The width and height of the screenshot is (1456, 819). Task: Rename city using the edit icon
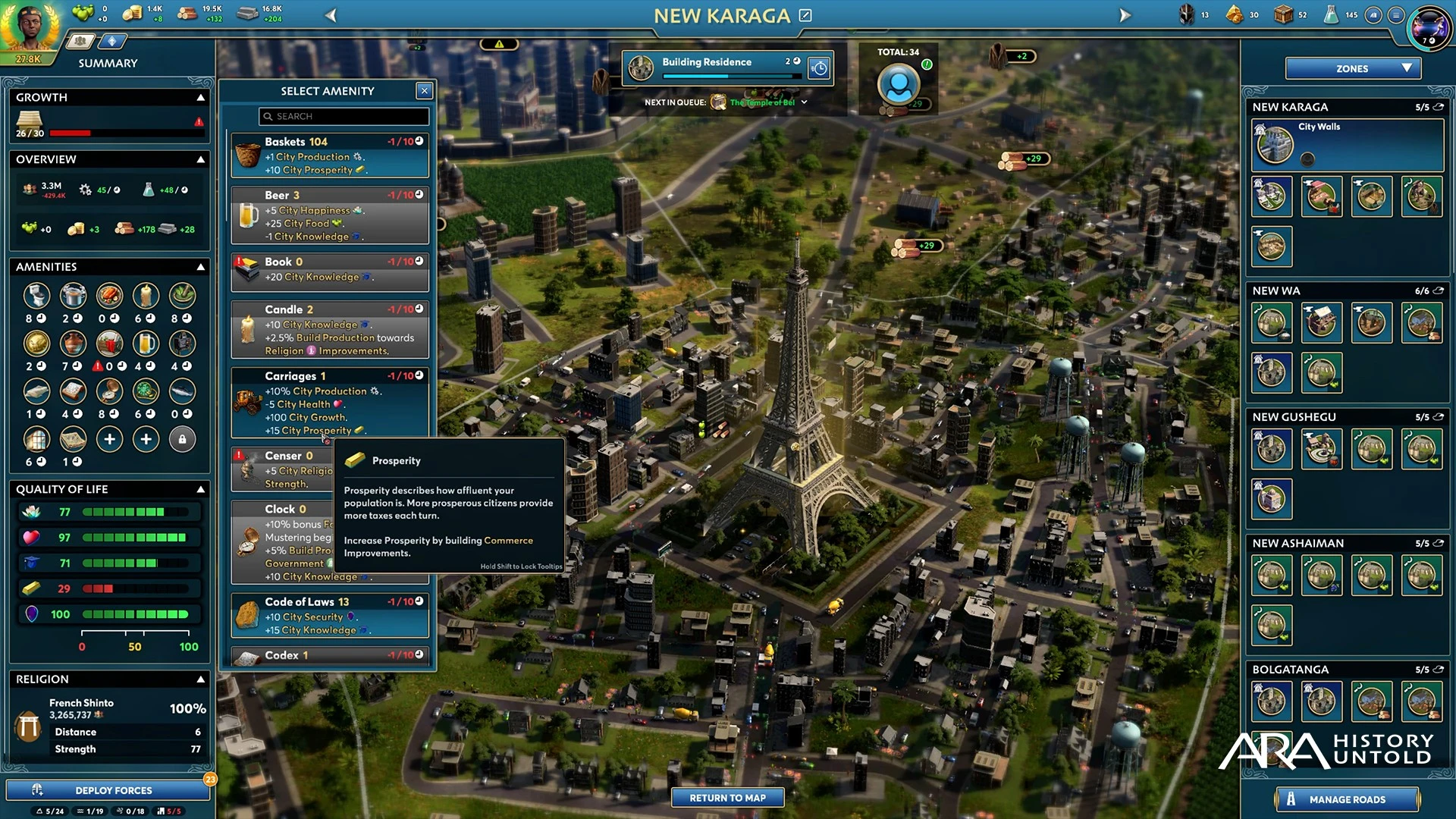point(805,15)
